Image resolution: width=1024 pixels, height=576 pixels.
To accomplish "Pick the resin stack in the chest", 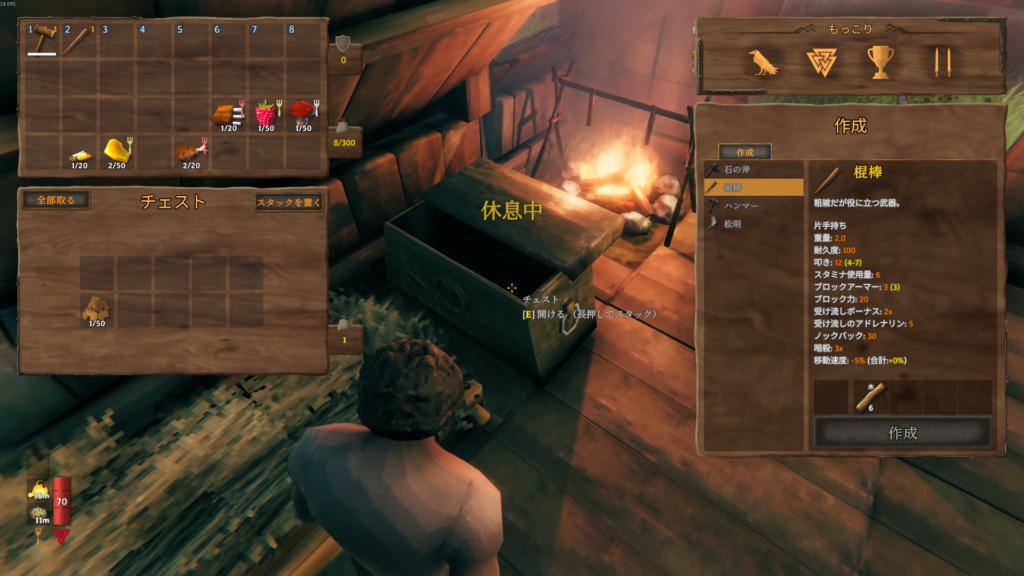I will [97, 308].
